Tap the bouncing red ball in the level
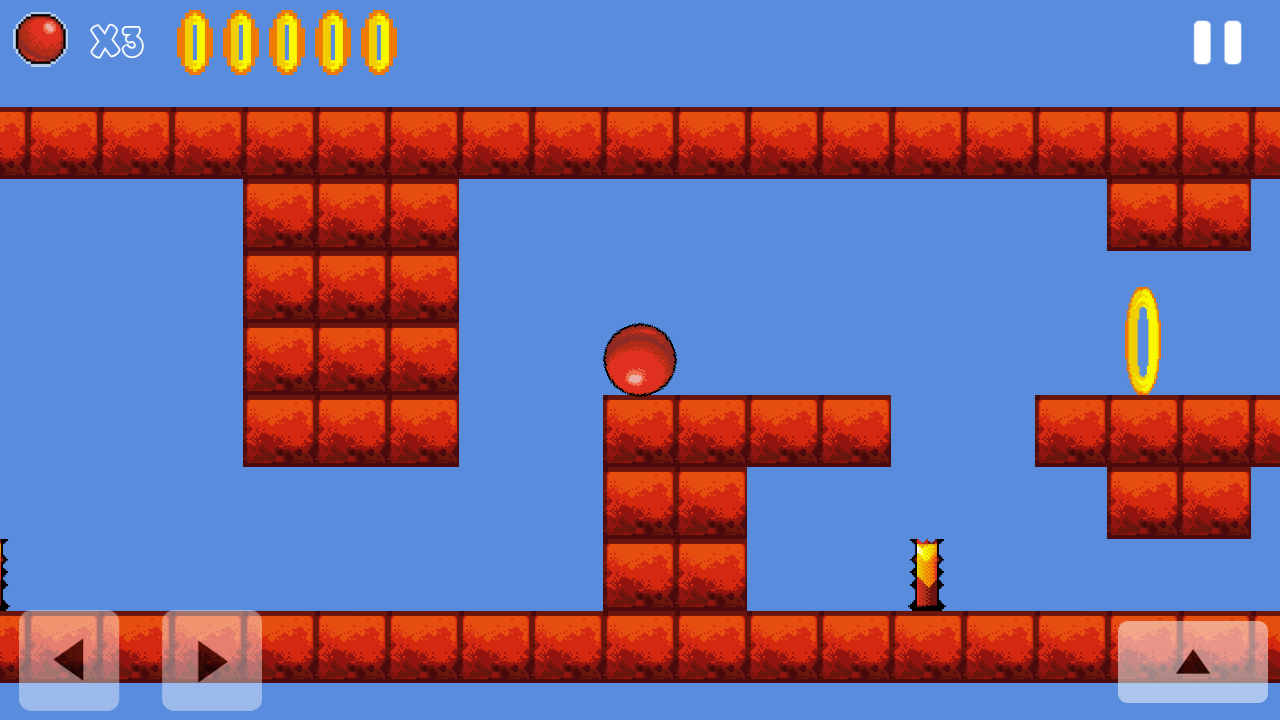This screenshot has width=1280, height=720. tap(640, 360)
